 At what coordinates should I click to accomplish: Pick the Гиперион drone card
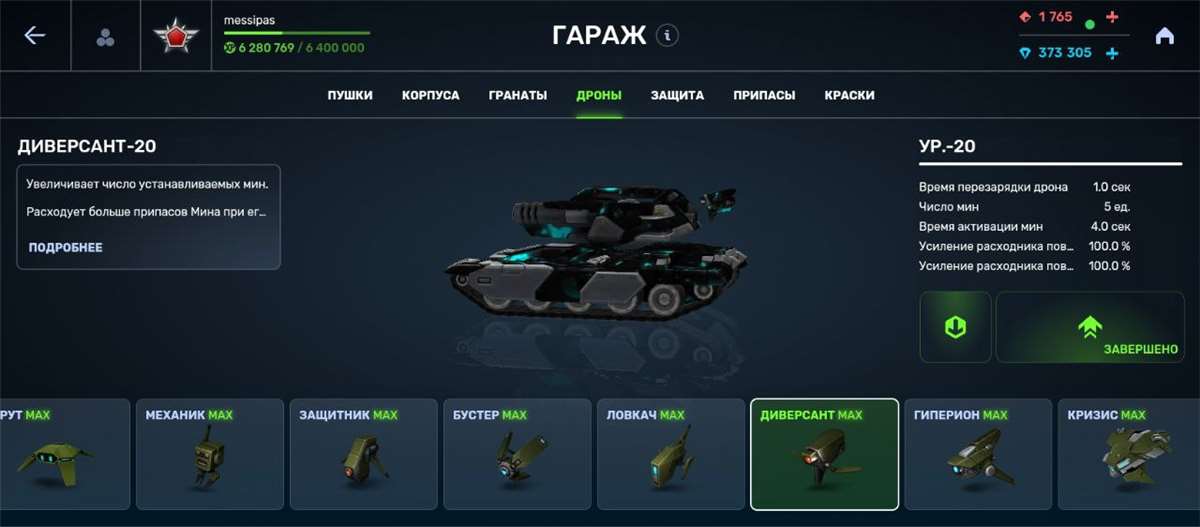(x=977, y=453)
